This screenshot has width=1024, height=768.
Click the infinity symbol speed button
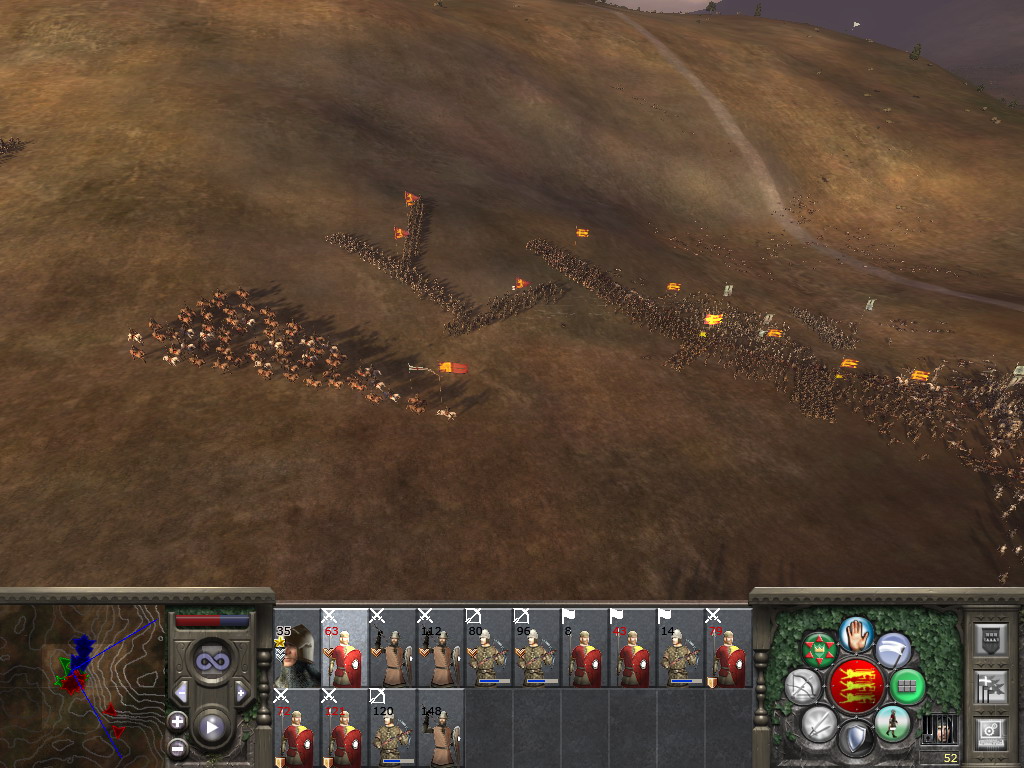tap(211, 660)
